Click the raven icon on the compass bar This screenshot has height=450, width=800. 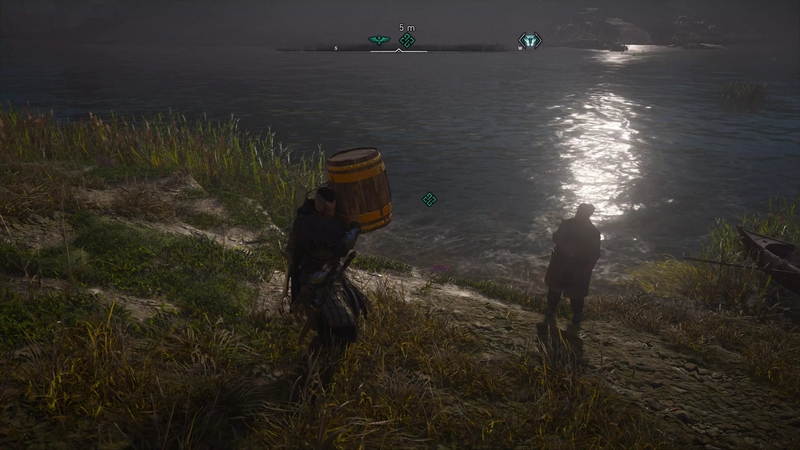point(378,40)
